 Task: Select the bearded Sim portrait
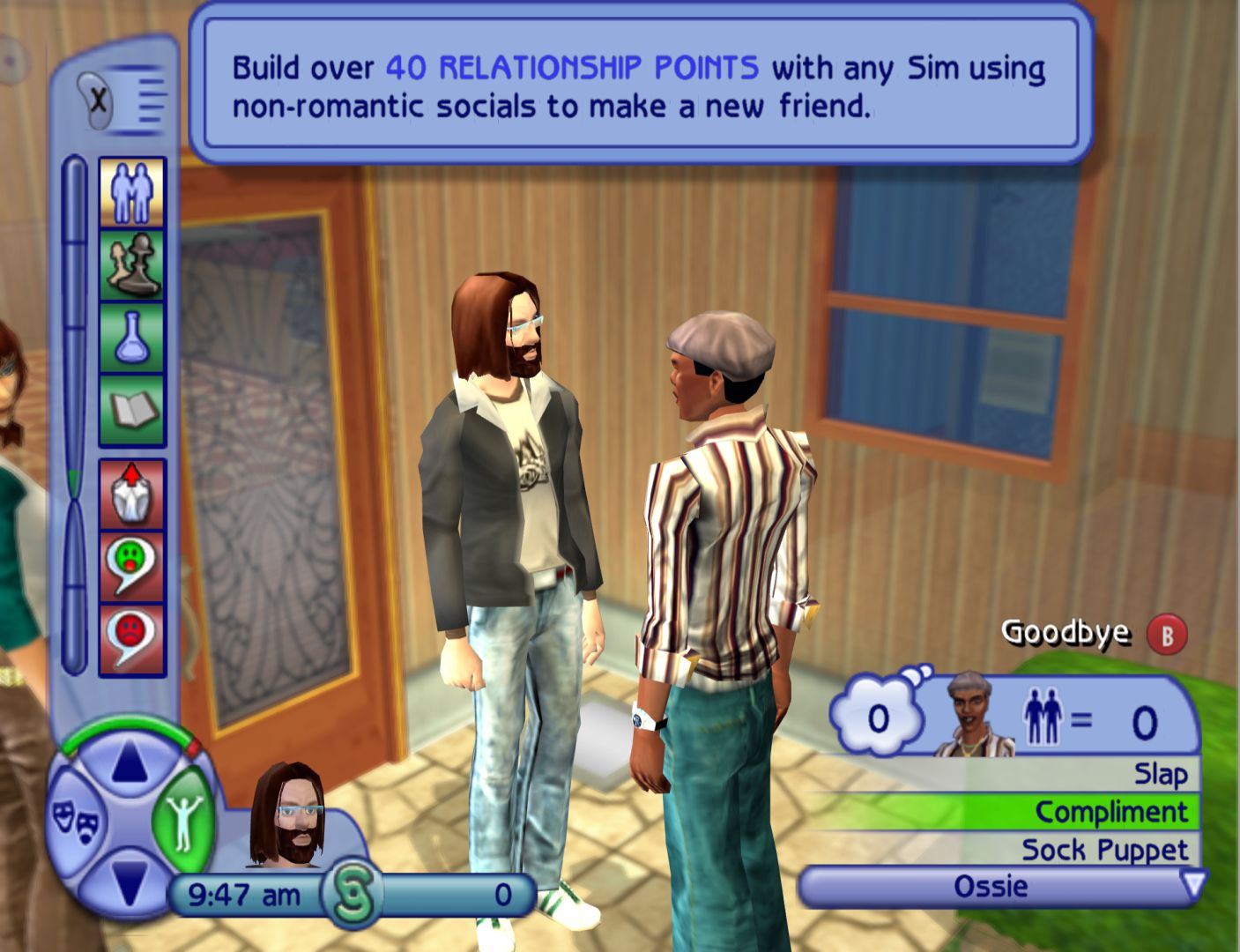pos(287,815)
